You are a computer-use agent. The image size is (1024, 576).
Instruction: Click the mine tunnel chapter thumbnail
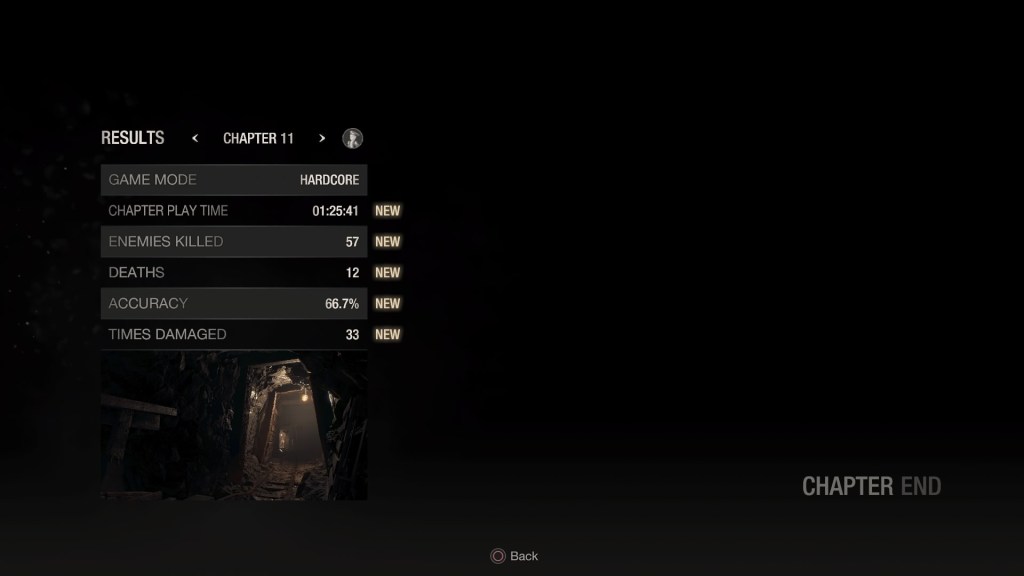click(x=233, y=425)
